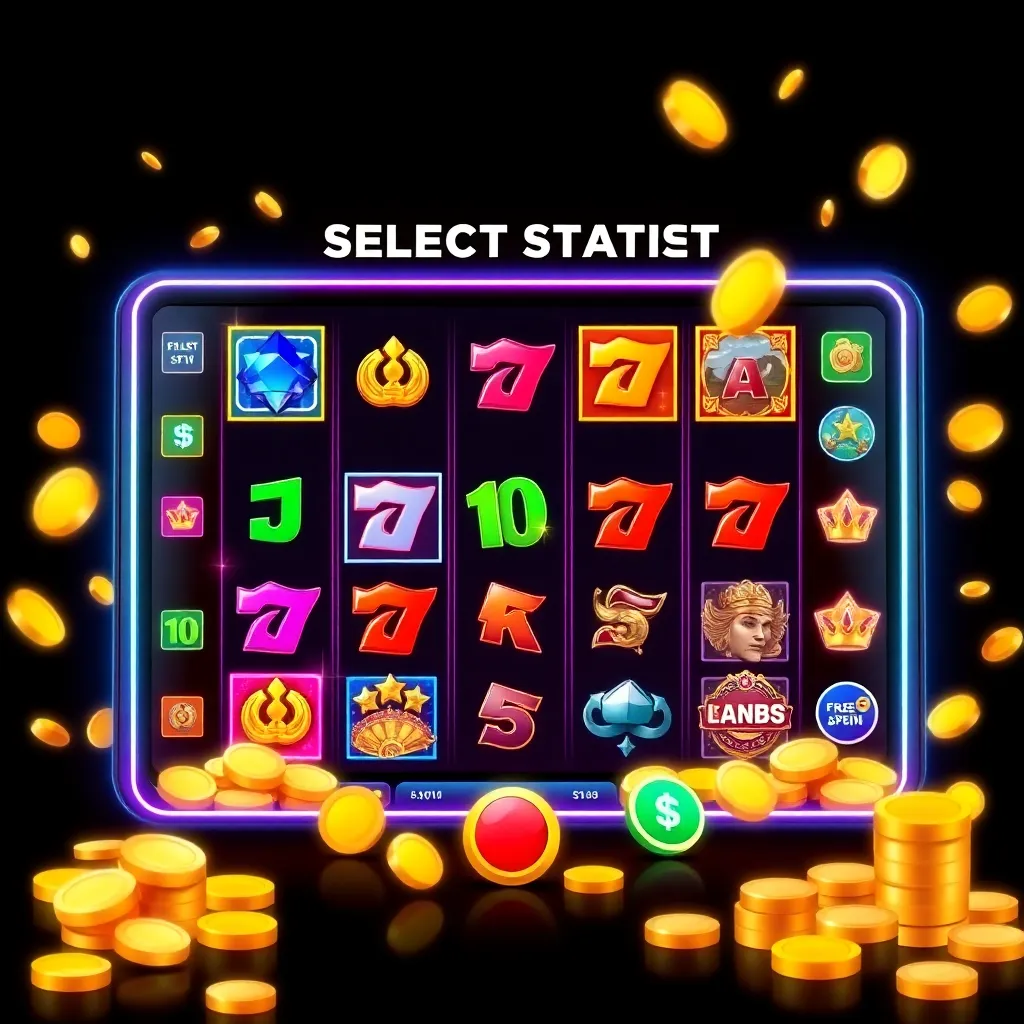Choose the orange square coin icon
Image resolution: width=1024 pixels, height=1024 pixels.
click(x=182, y=716)
